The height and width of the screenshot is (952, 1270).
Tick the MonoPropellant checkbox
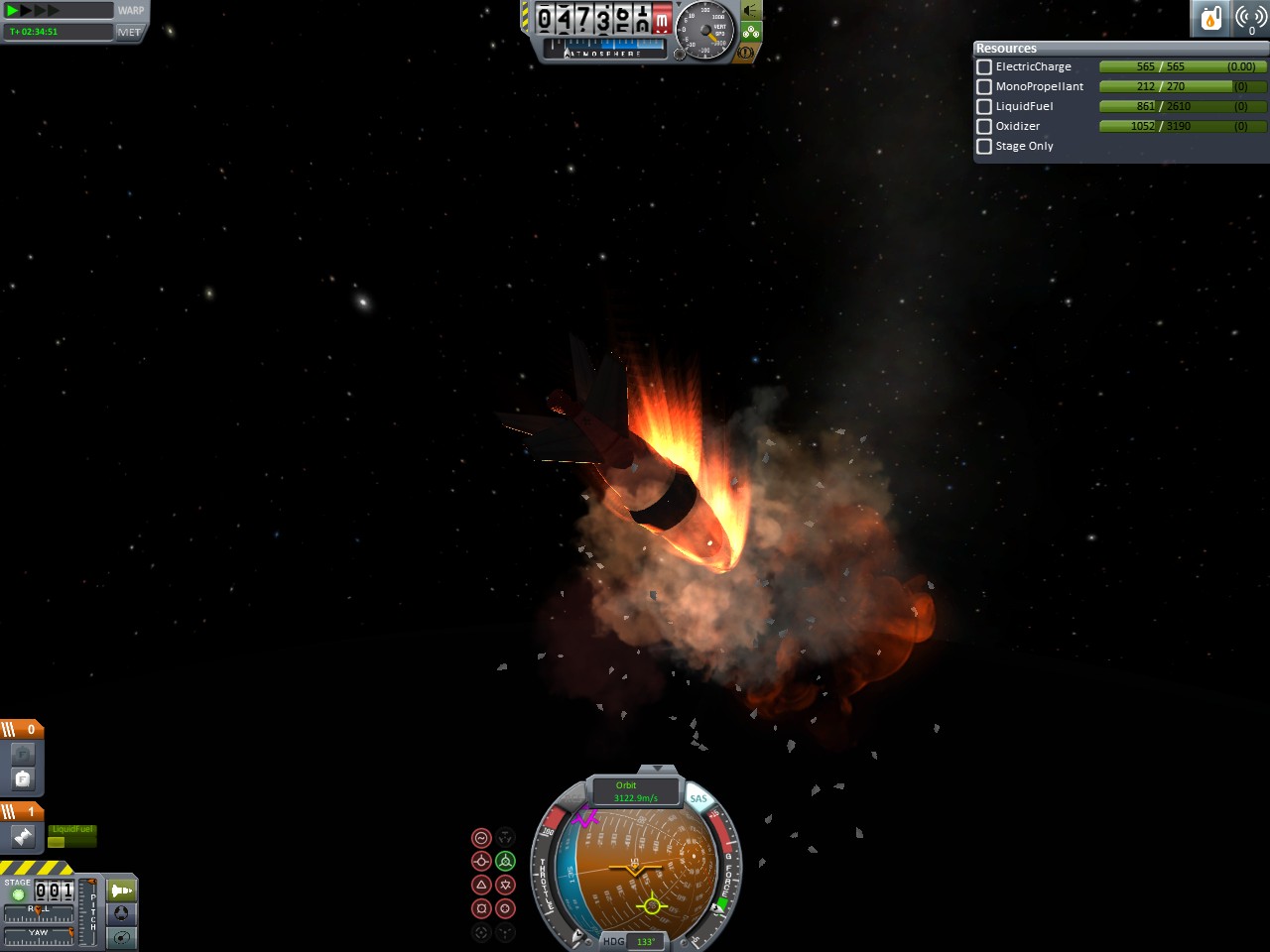click(984, 87)
